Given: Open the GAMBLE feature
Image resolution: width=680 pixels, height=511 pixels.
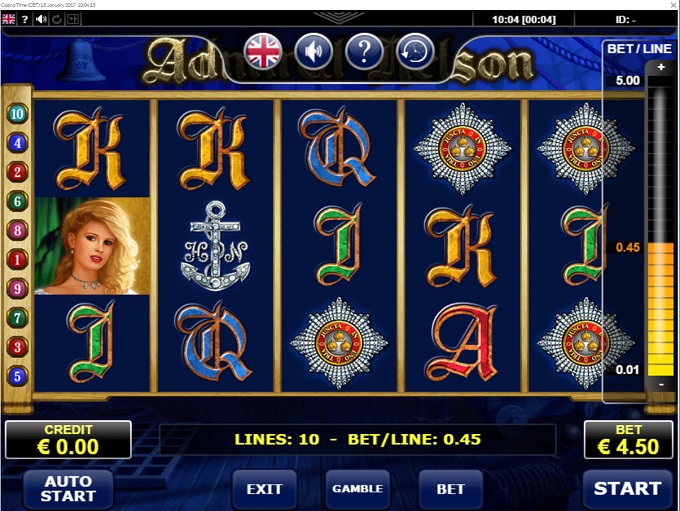Looking at the screenshot, I should click(357, 489).
